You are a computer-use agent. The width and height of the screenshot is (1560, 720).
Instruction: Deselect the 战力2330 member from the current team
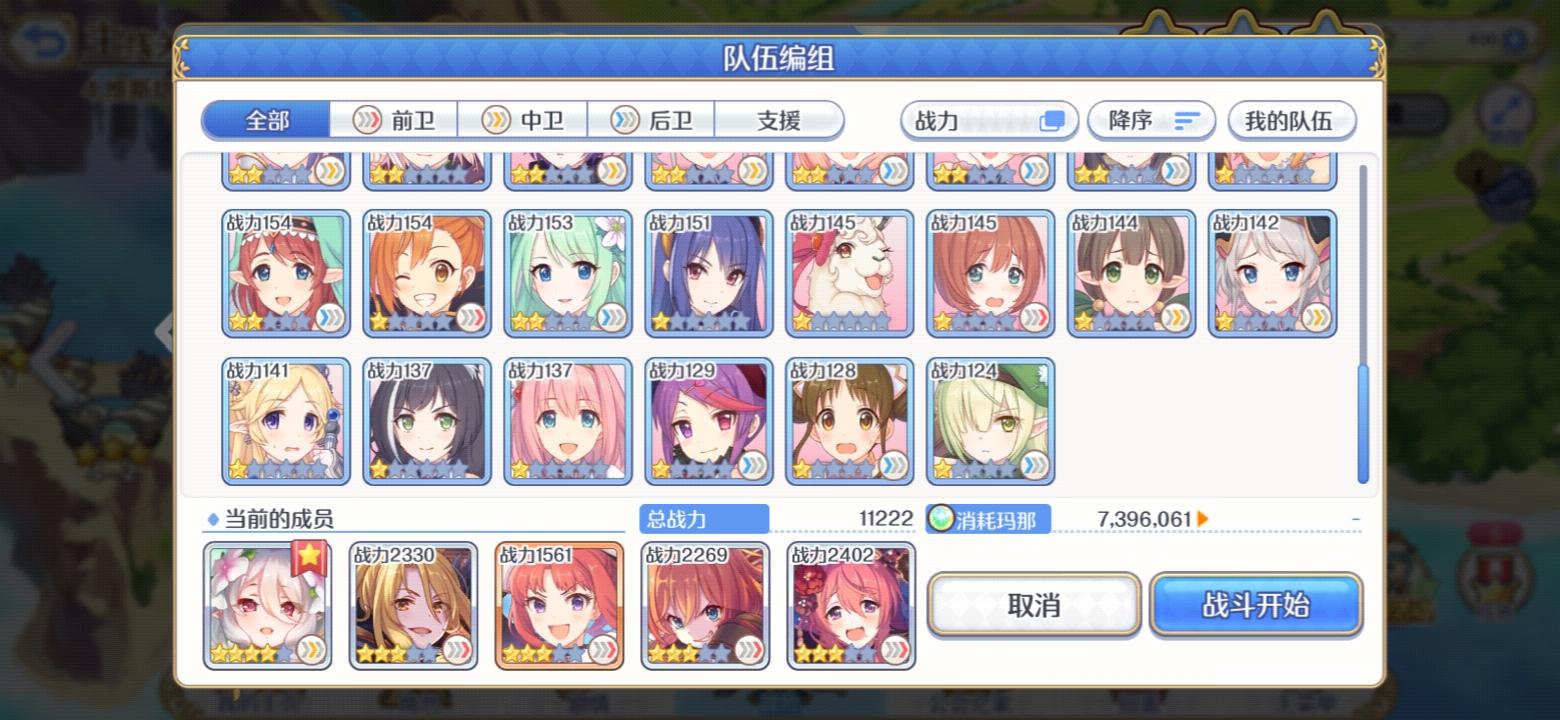click(x=412, y=605)
